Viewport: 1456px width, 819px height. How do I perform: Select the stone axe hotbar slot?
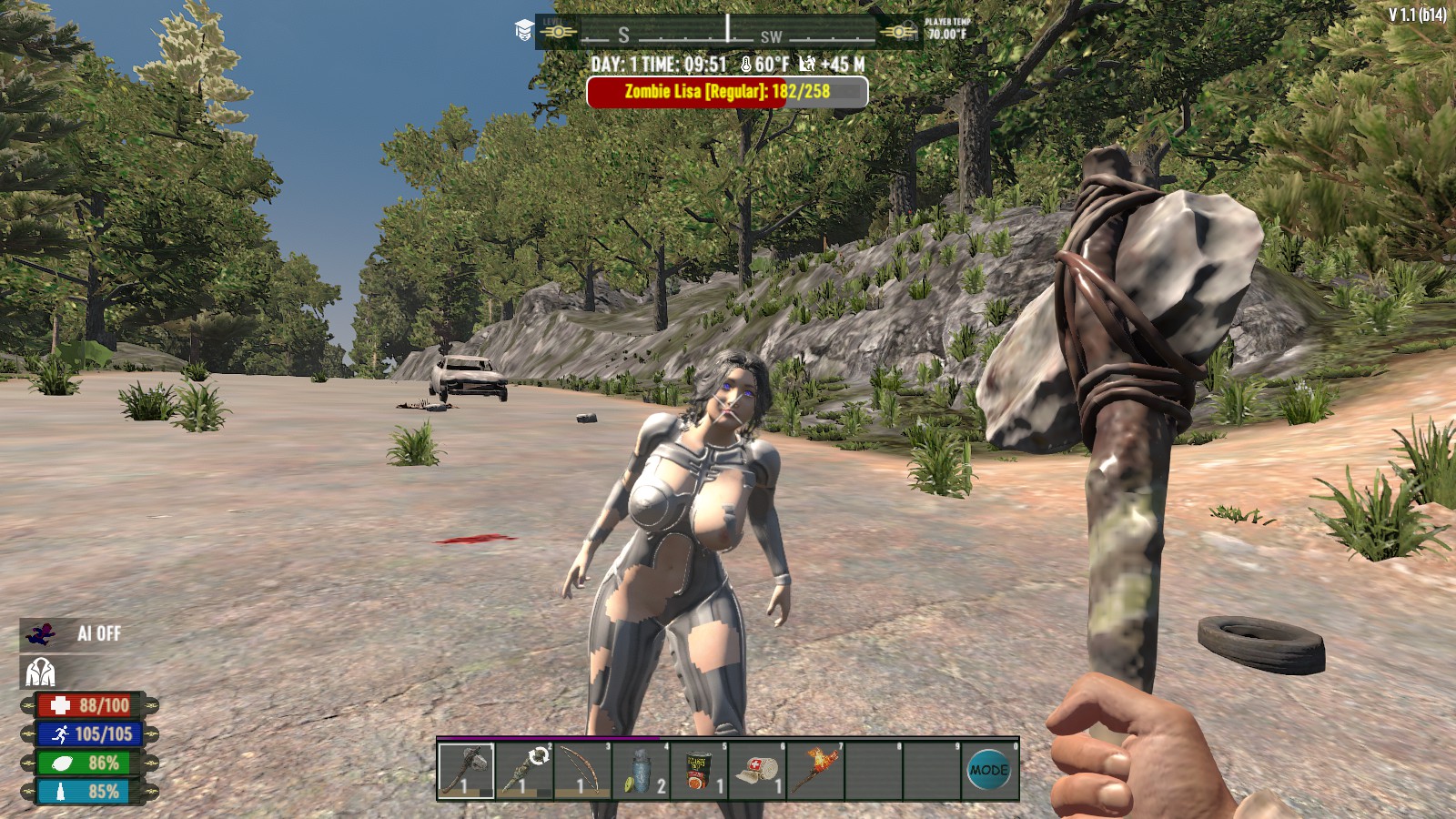(x=466, y=770)
